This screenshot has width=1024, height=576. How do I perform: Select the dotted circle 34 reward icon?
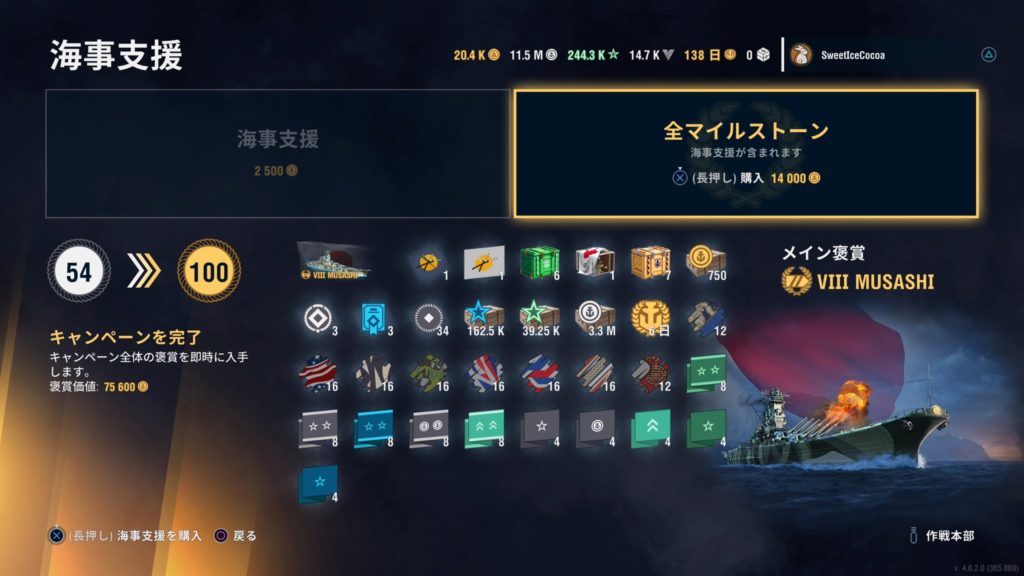point(427,318)
